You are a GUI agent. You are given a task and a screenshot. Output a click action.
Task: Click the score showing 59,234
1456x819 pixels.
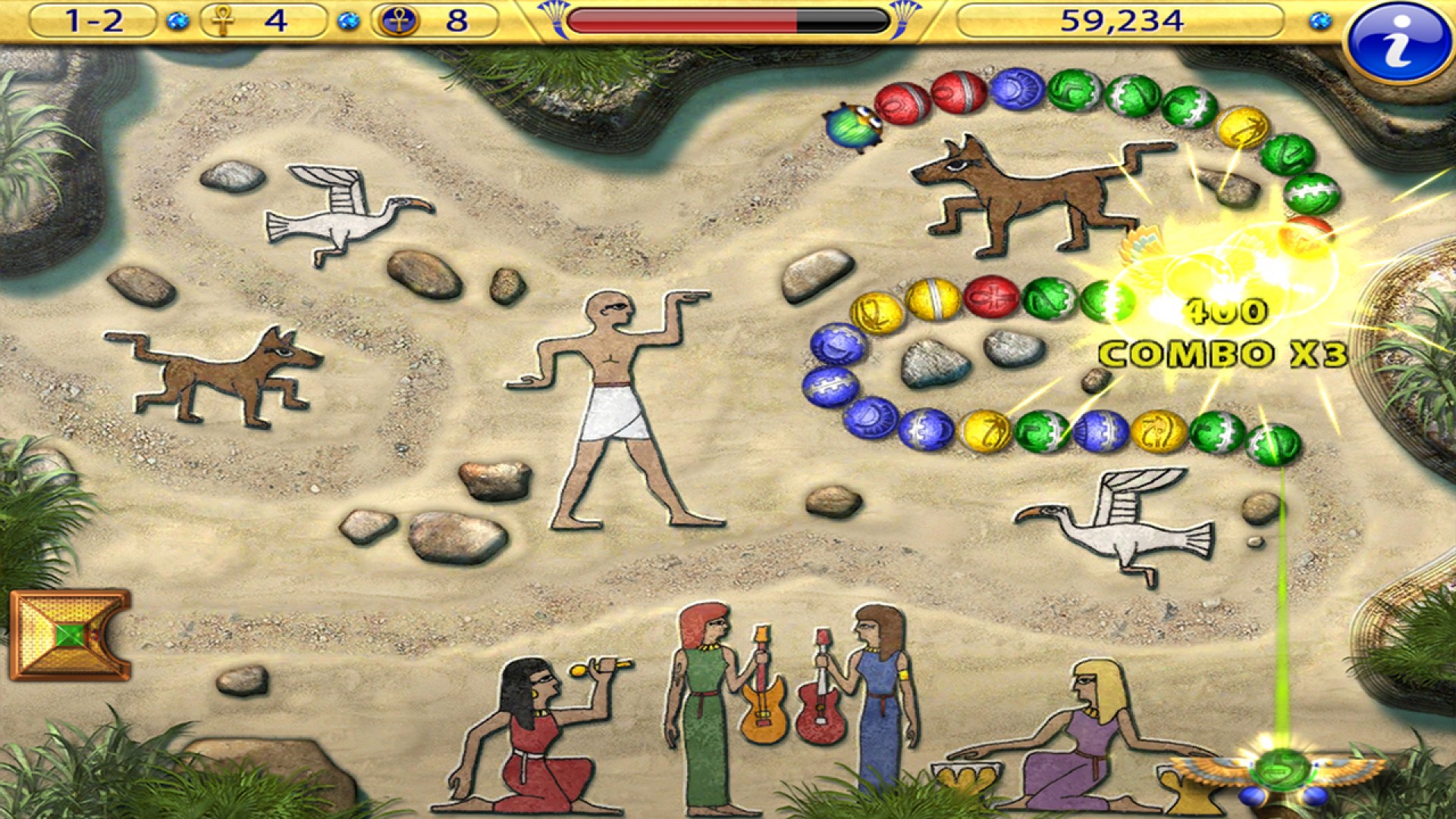coord(1122,20)
